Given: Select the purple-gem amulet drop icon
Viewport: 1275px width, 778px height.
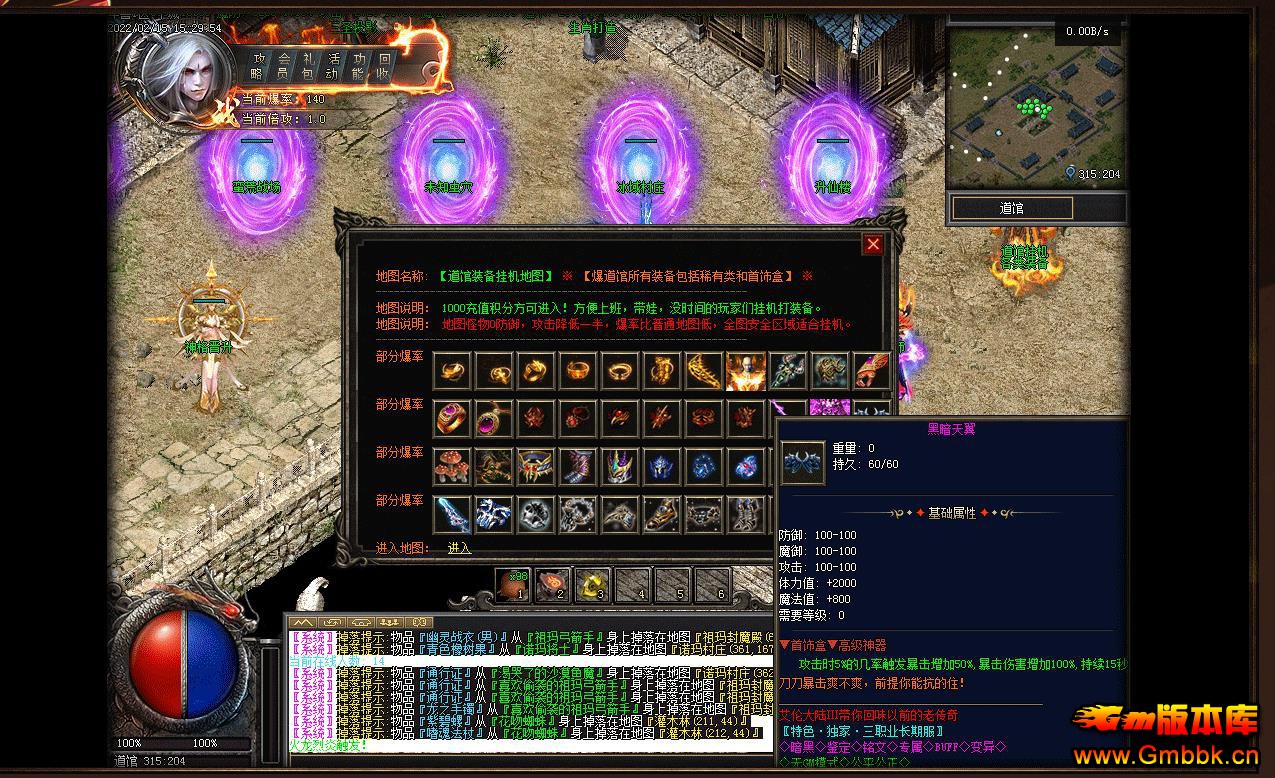Looking at the screenshot, I should tap(494, 419).
